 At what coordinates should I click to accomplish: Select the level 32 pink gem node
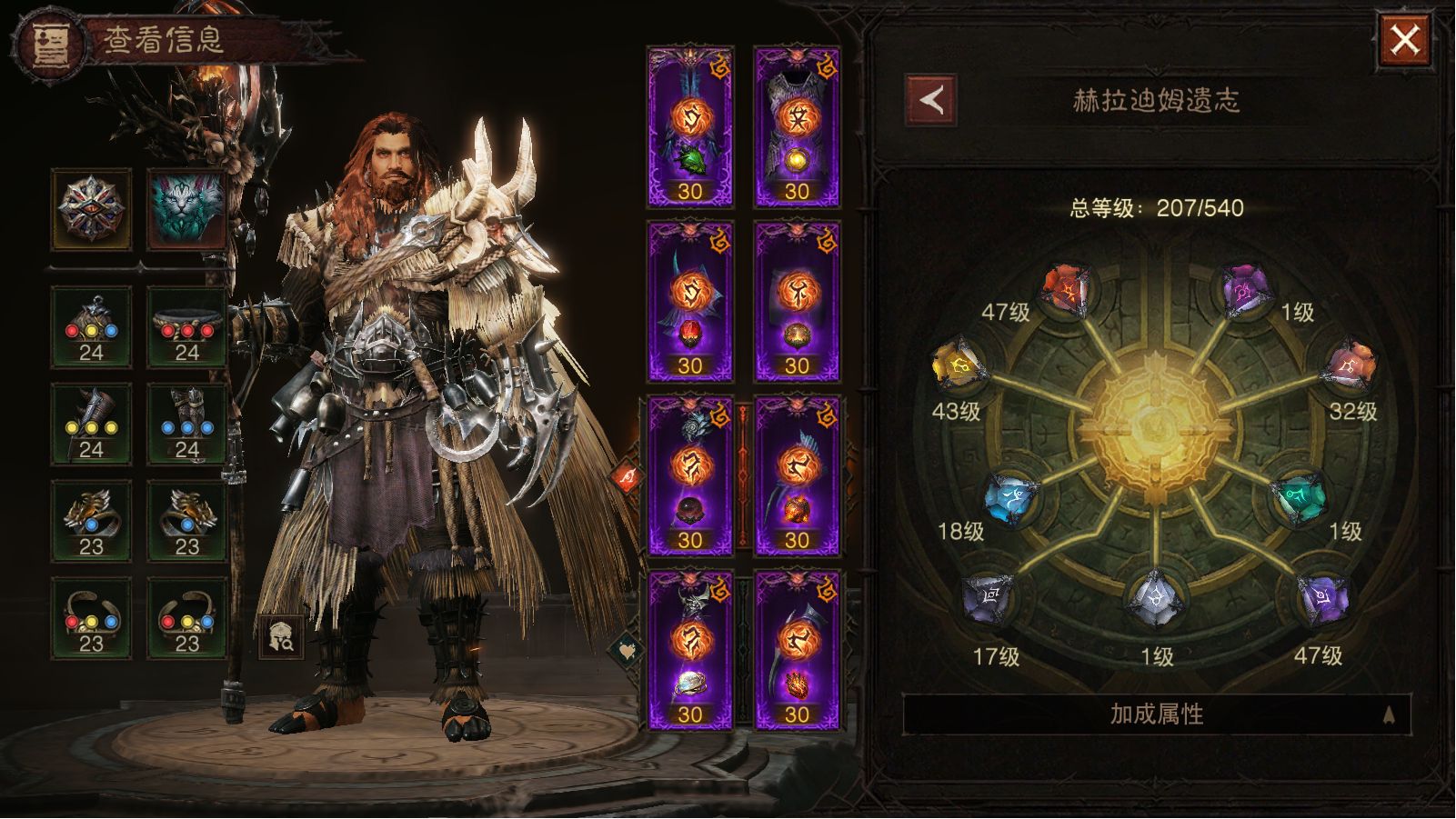click(x=1351, y=366)
